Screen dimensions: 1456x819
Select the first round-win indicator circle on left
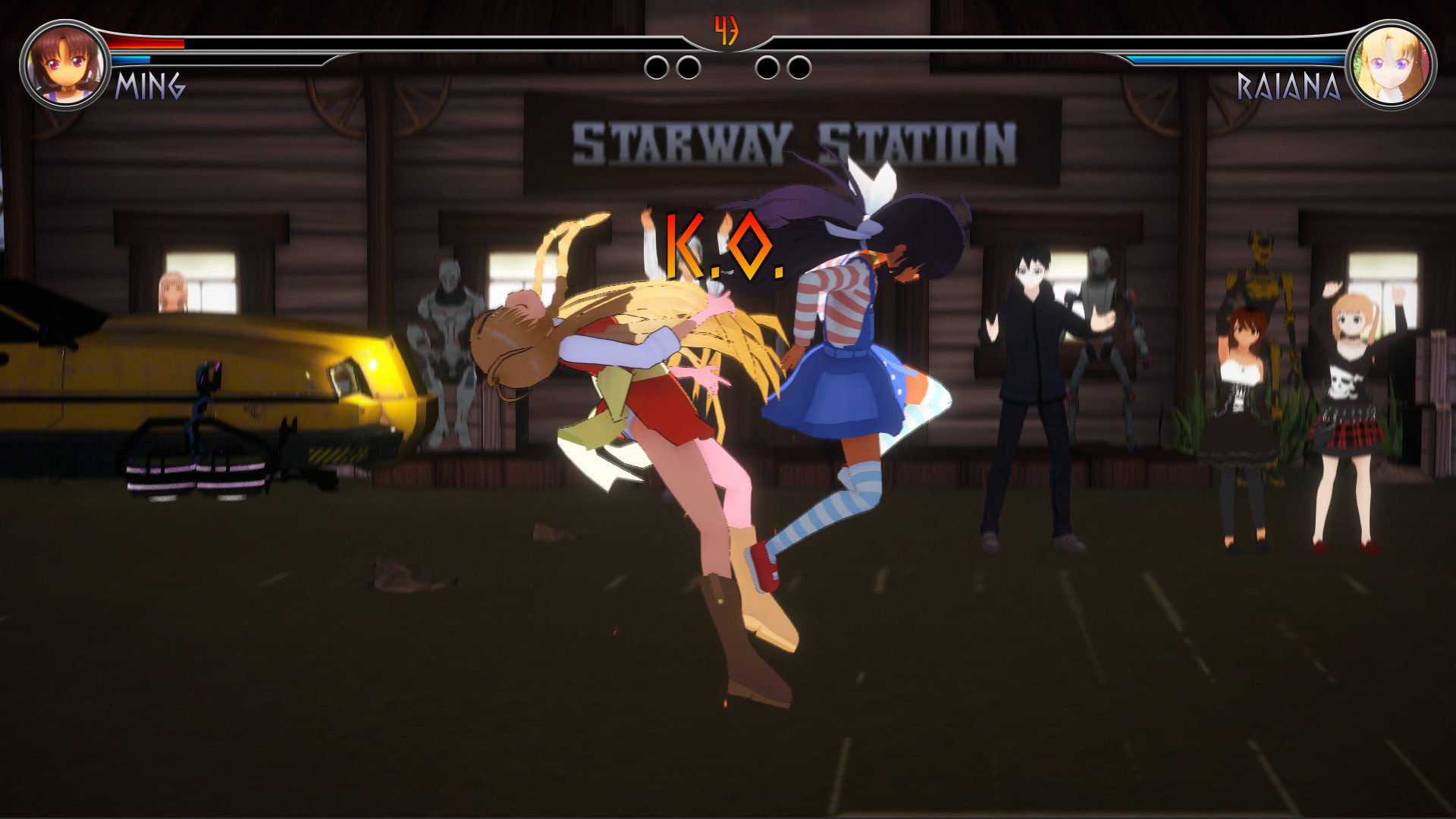click(x=656, y=68)
